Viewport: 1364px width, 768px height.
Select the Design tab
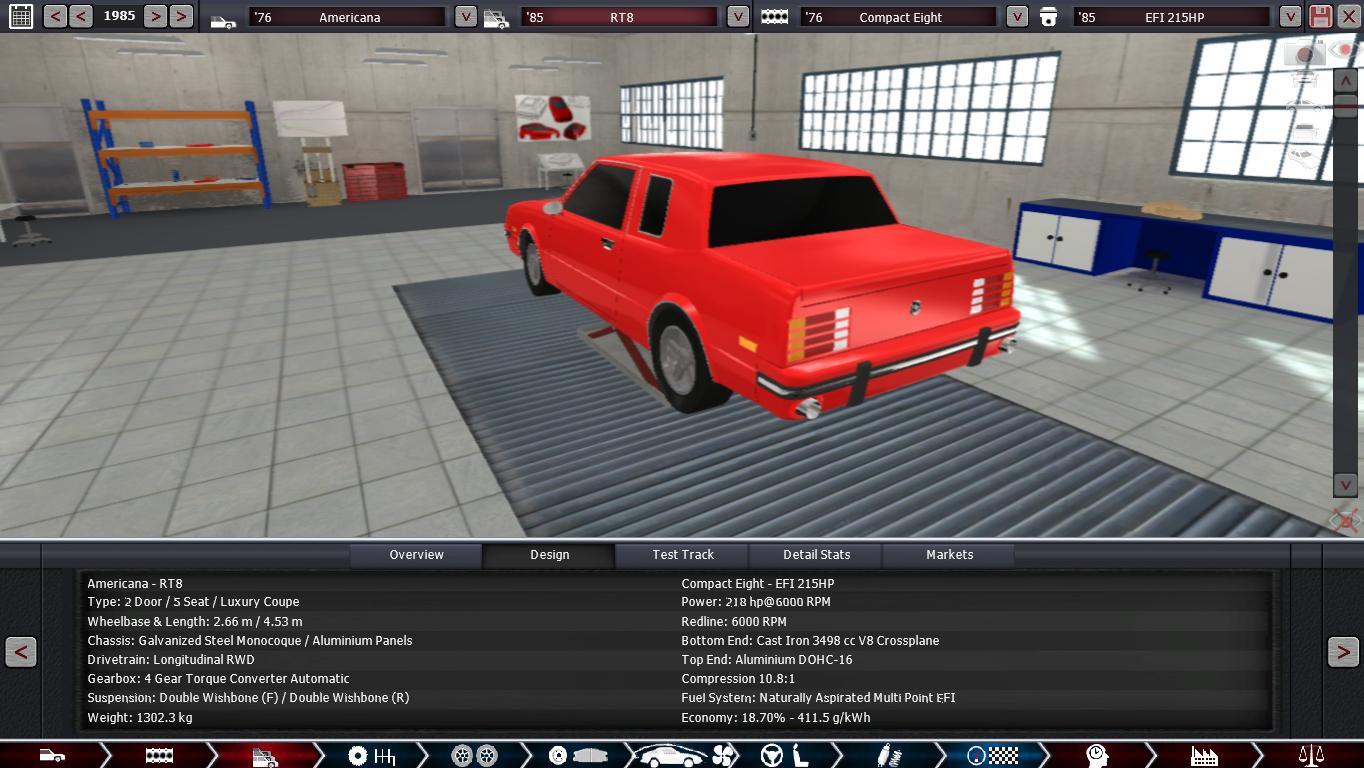coord(549,555)
